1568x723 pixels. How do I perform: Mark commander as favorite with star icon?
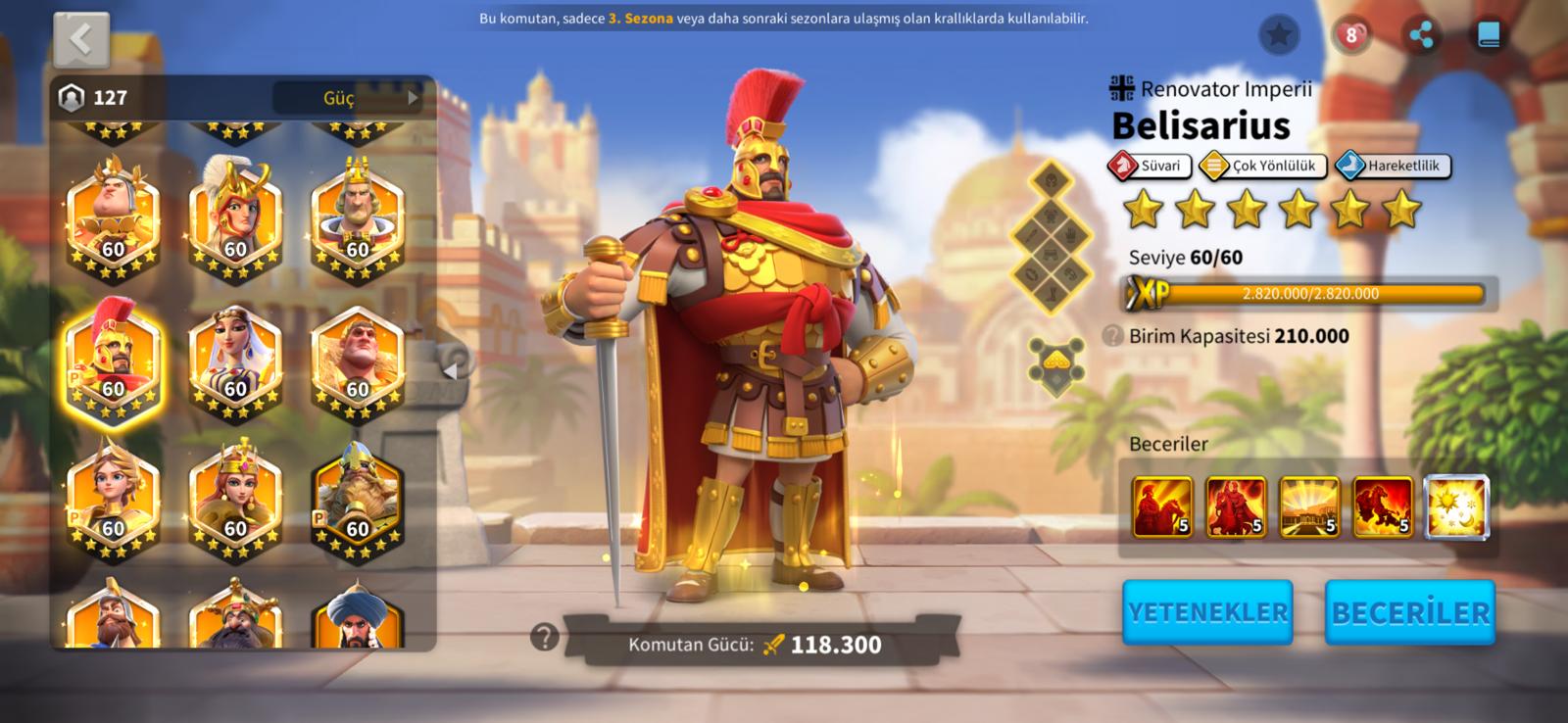[x=1279, y=36]
